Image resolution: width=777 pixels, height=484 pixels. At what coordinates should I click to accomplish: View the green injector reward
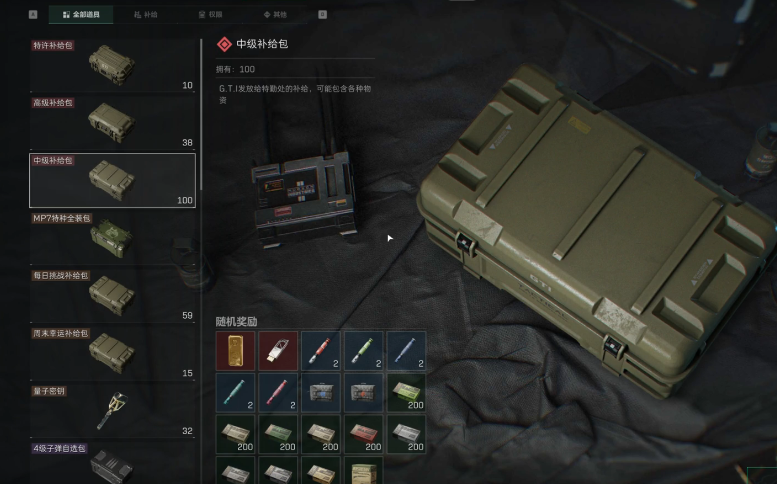pyautogui.click(x=363, y=351)
